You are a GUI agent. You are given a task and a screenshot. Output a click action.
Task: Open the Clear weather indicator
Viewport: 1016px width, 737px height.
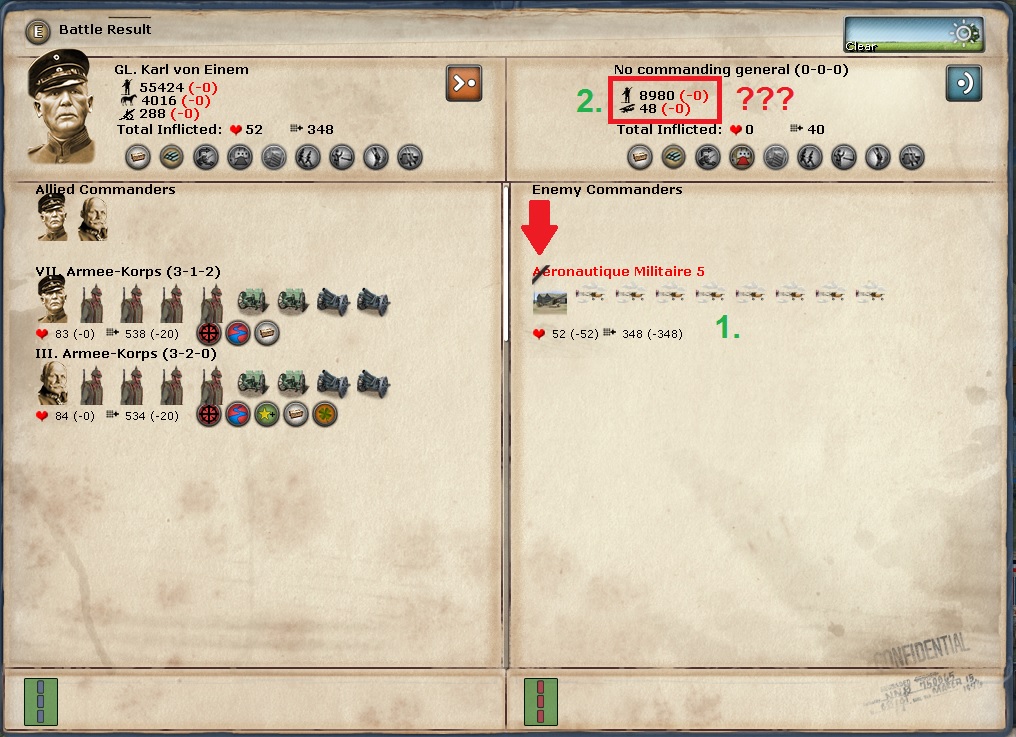912,34
